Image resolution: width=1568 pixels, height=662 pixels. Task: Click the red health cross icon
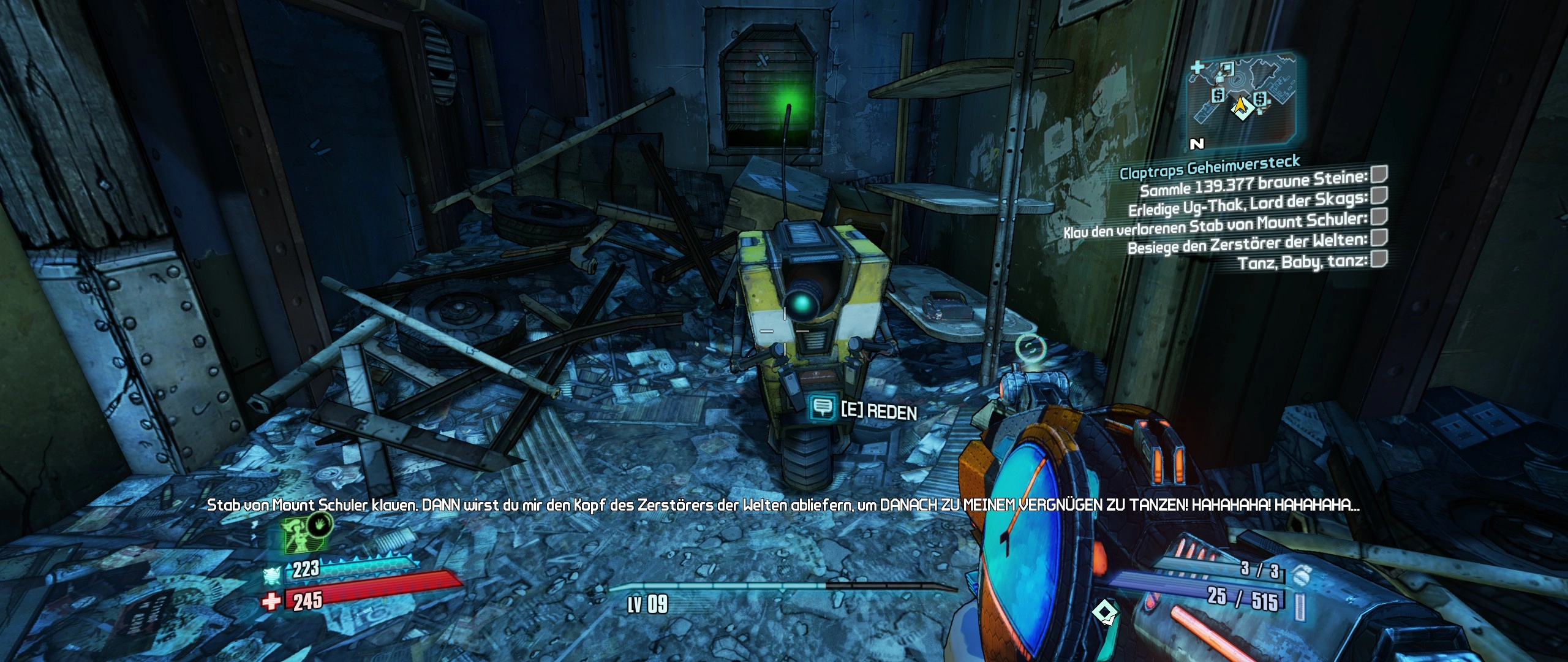(x=271, y=601)
